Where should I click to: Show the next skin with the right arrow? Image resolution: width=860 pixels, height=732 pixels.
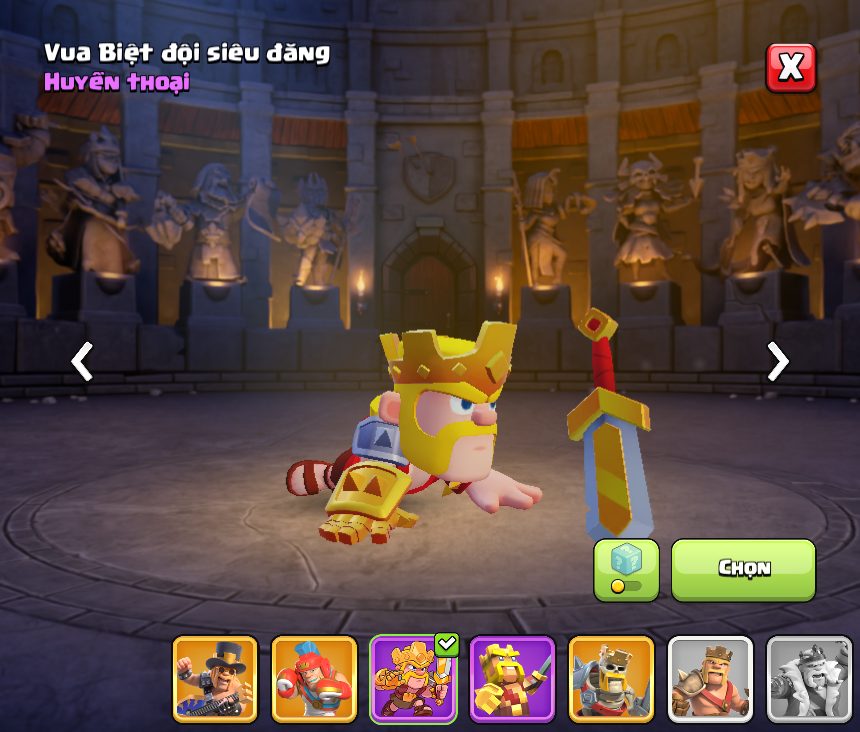coord(777,361)
